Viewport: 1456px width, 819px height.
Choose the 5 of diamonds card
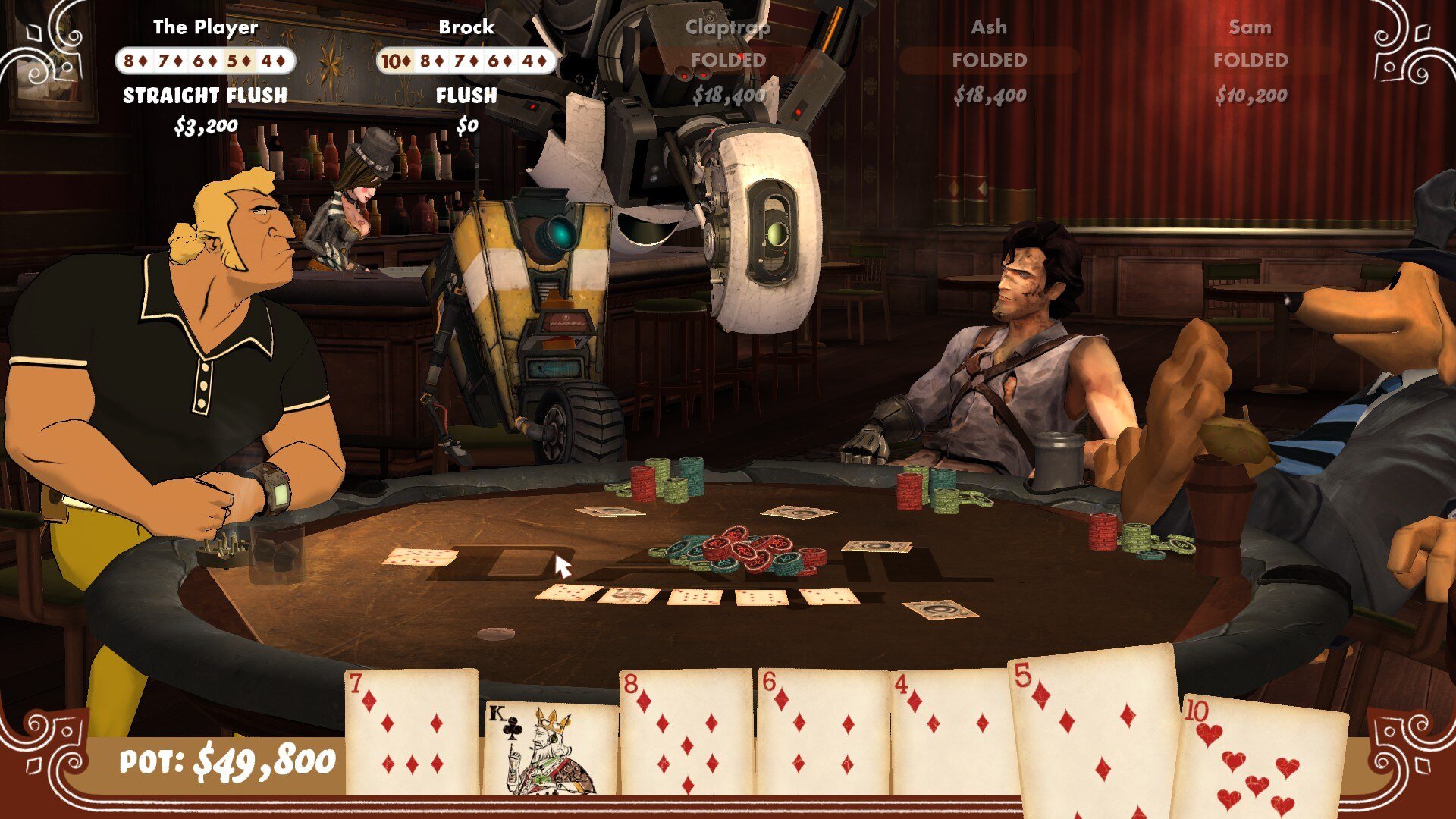point(1094,728)
